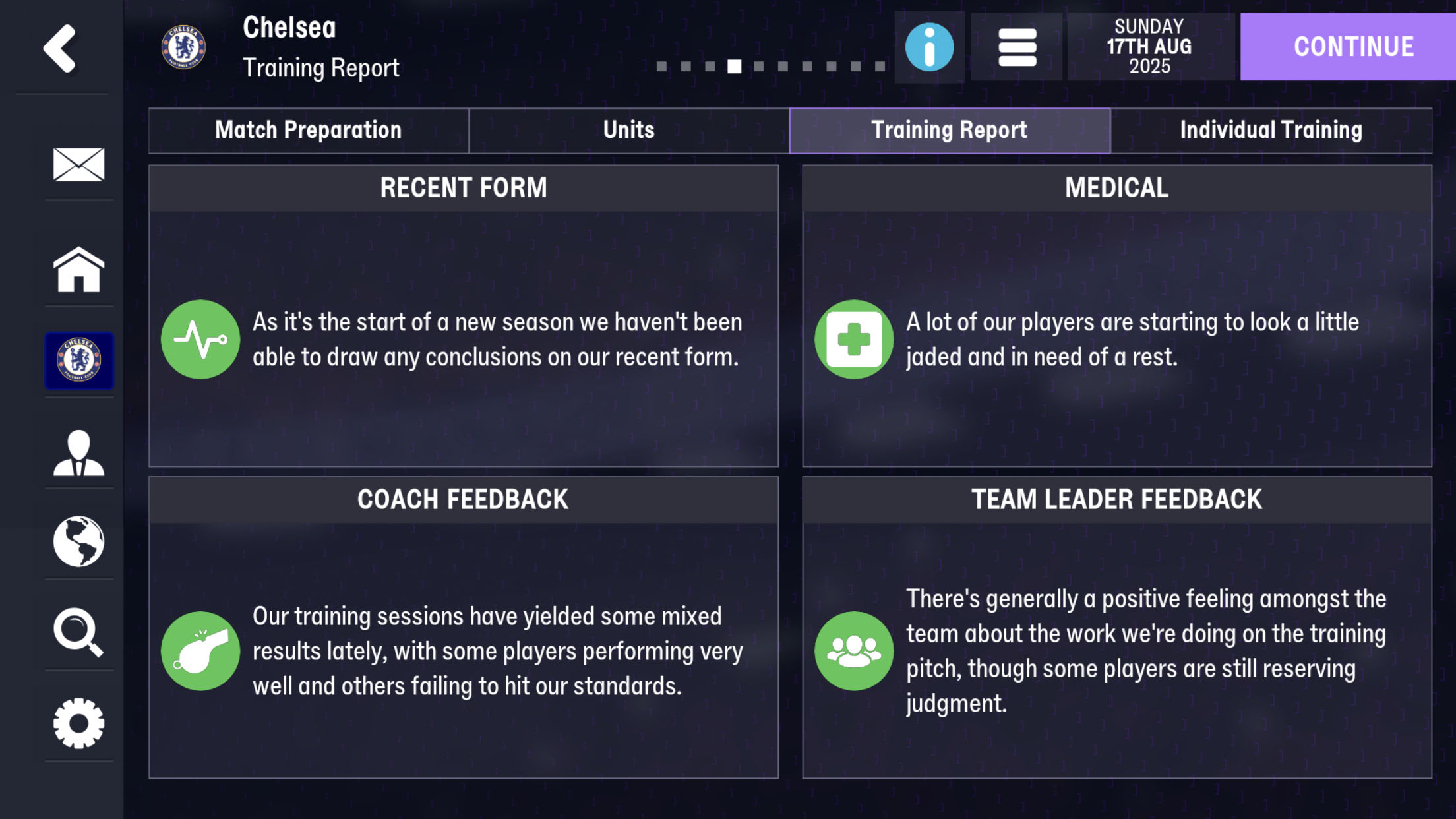Image resolution: width=1456 pixels, height=819 pixels.
Task: Open the search magnifier
Action: (x=78, y=632)
